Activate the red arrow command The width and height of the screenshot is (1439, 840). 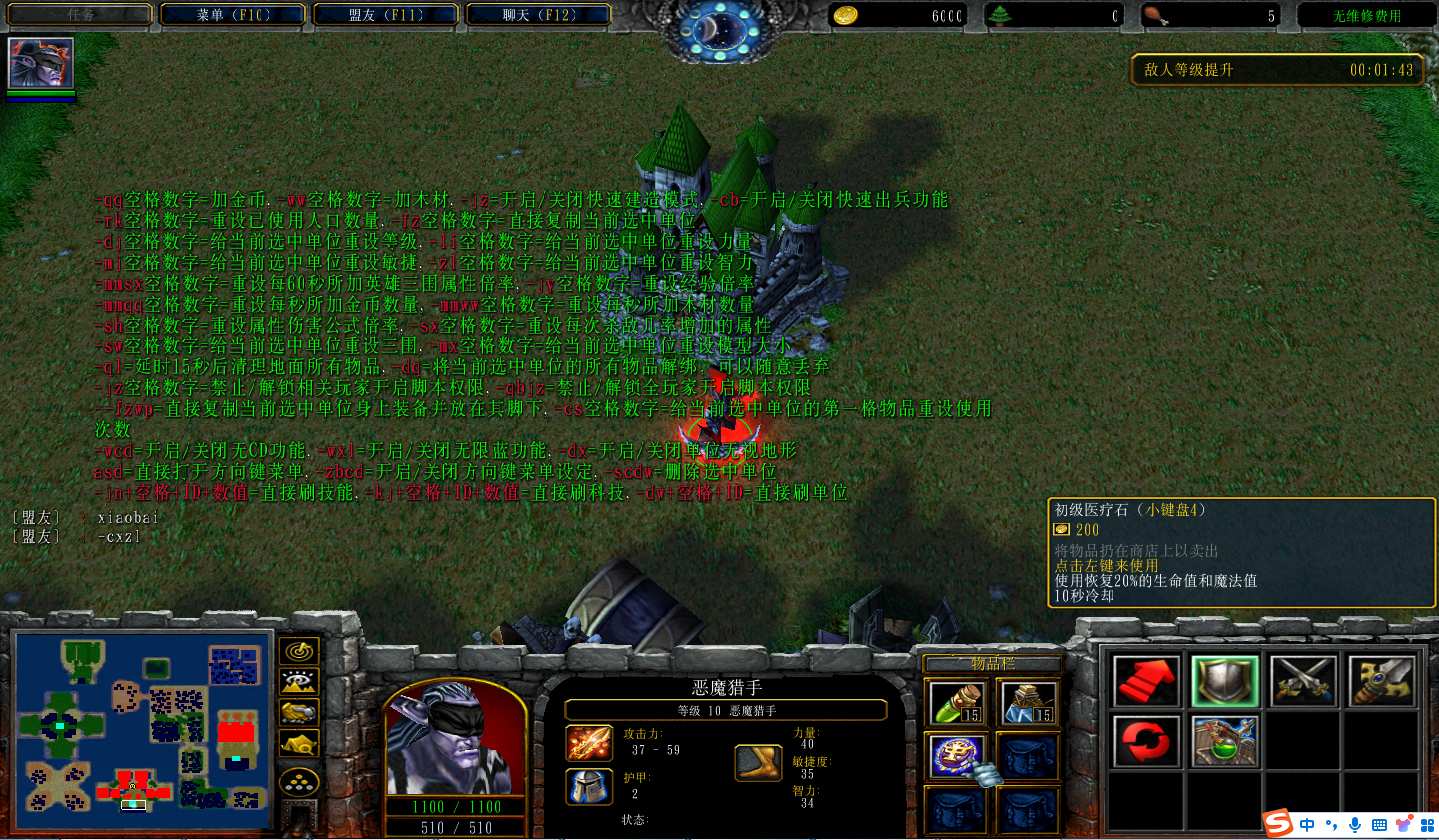click(x=1146, y=681)
